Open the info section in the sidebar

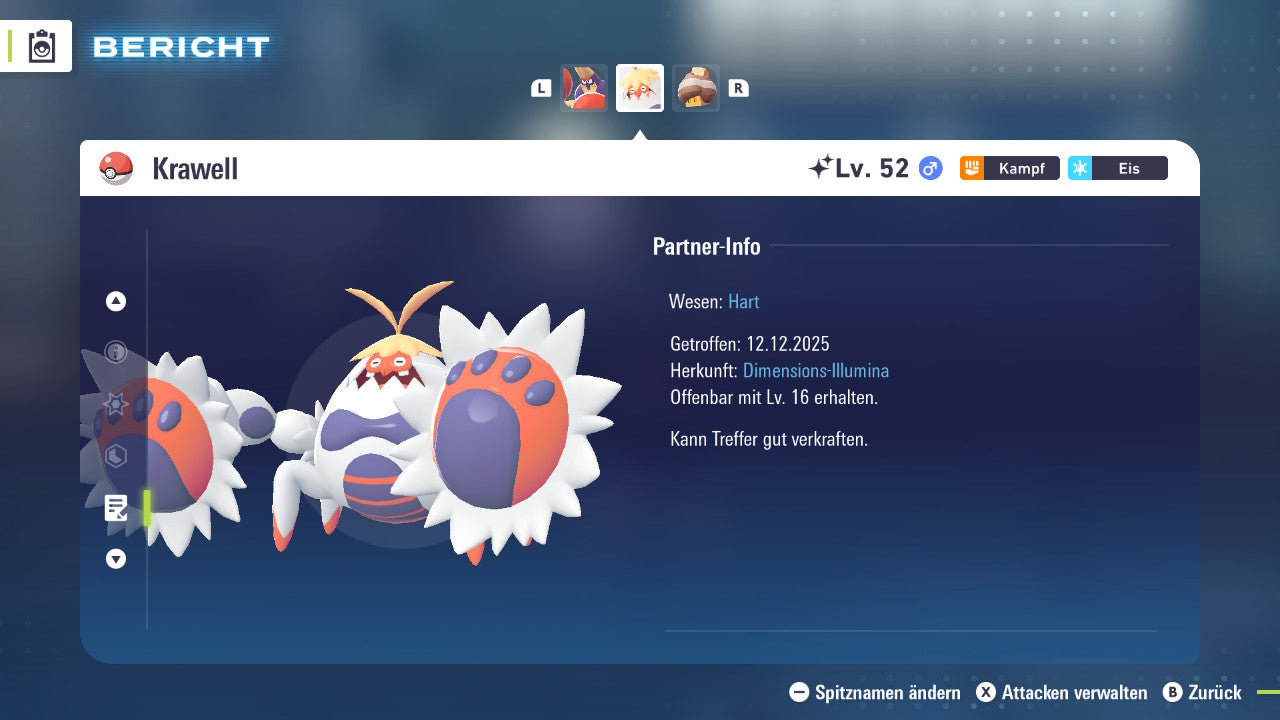115,349
